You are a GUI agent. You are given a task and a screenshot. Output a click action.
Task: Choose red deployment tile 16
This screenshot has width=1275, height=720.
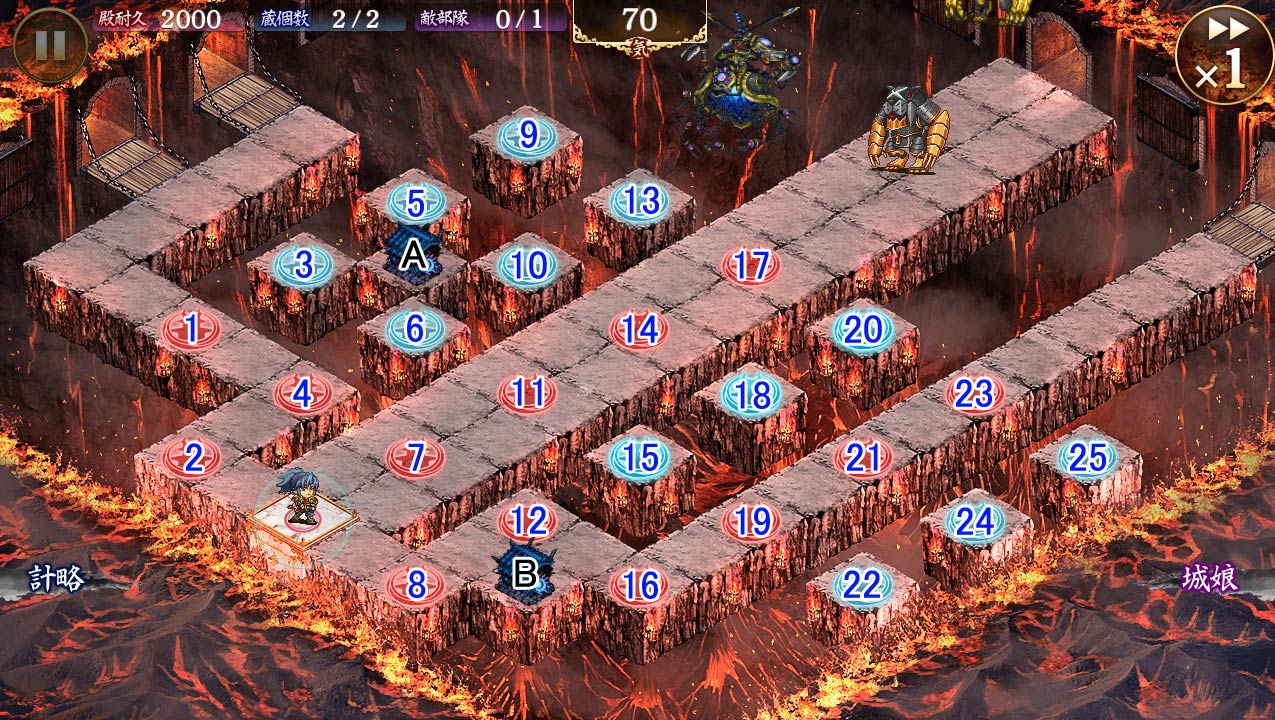click(639, 585)
